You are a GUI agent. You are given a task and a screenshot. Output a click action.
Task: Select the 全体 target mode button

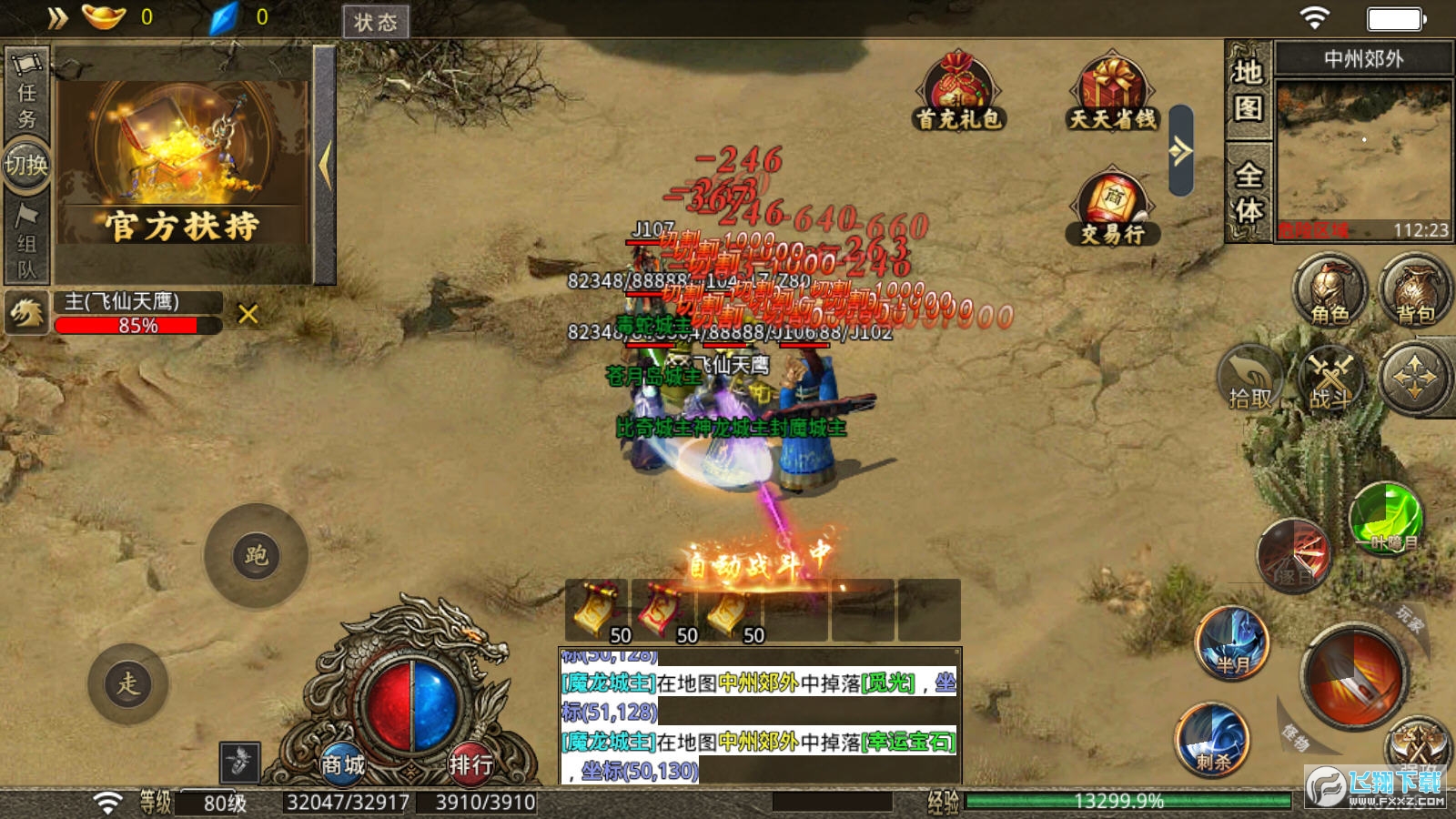(x=1248, y=192)
